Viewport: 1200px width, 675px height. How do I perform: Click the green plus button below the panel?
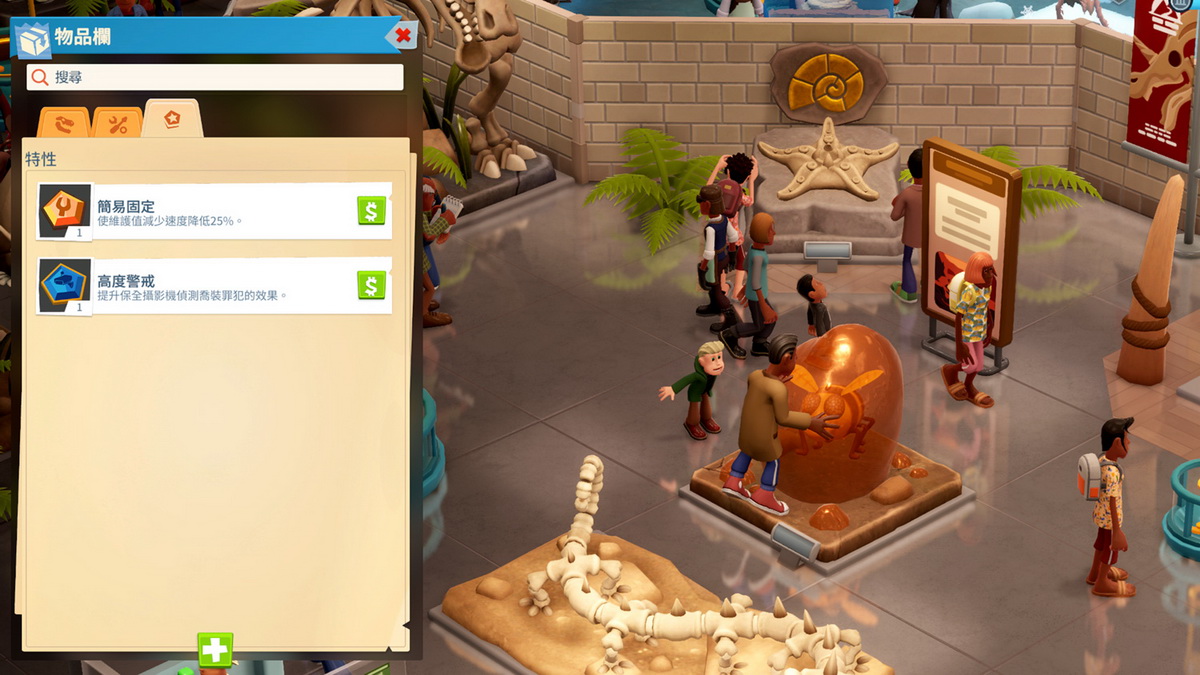[x=215, y=650]
